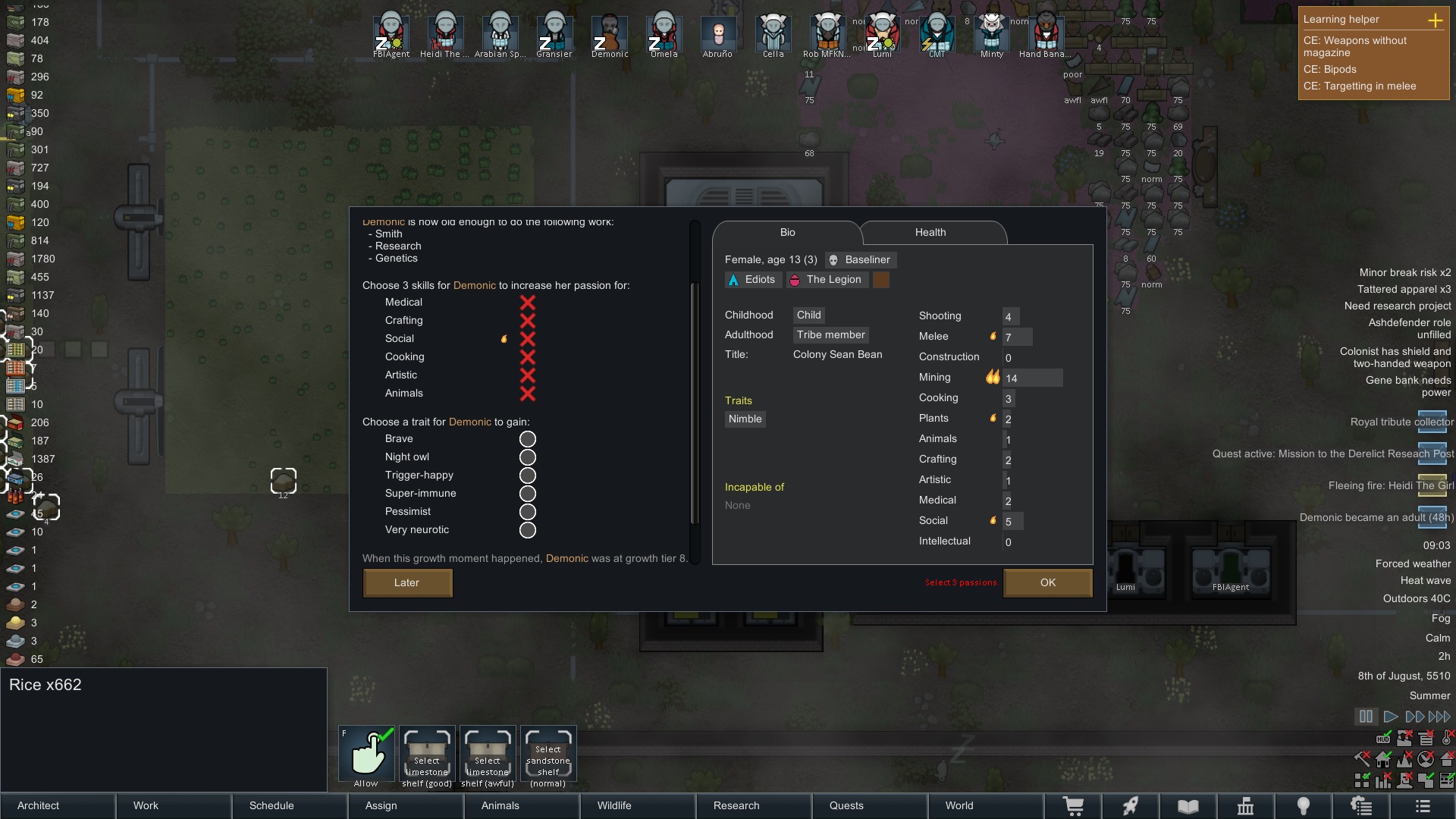Expand the Learning helper panel
Viewport: 1456px width, 819px height.
1435,20
